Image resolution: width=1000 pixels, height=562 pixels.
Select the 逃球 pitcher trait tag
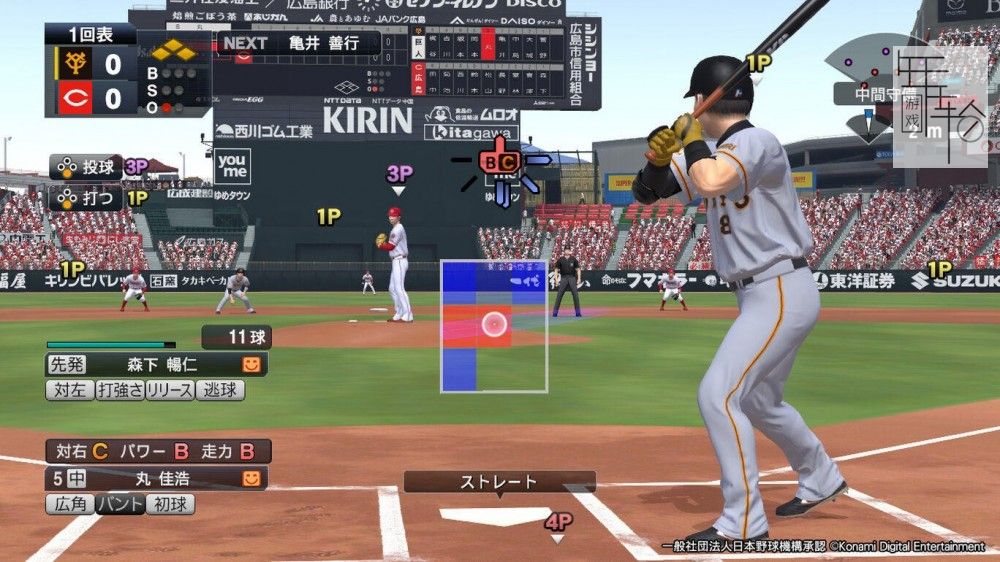[219, 390]
